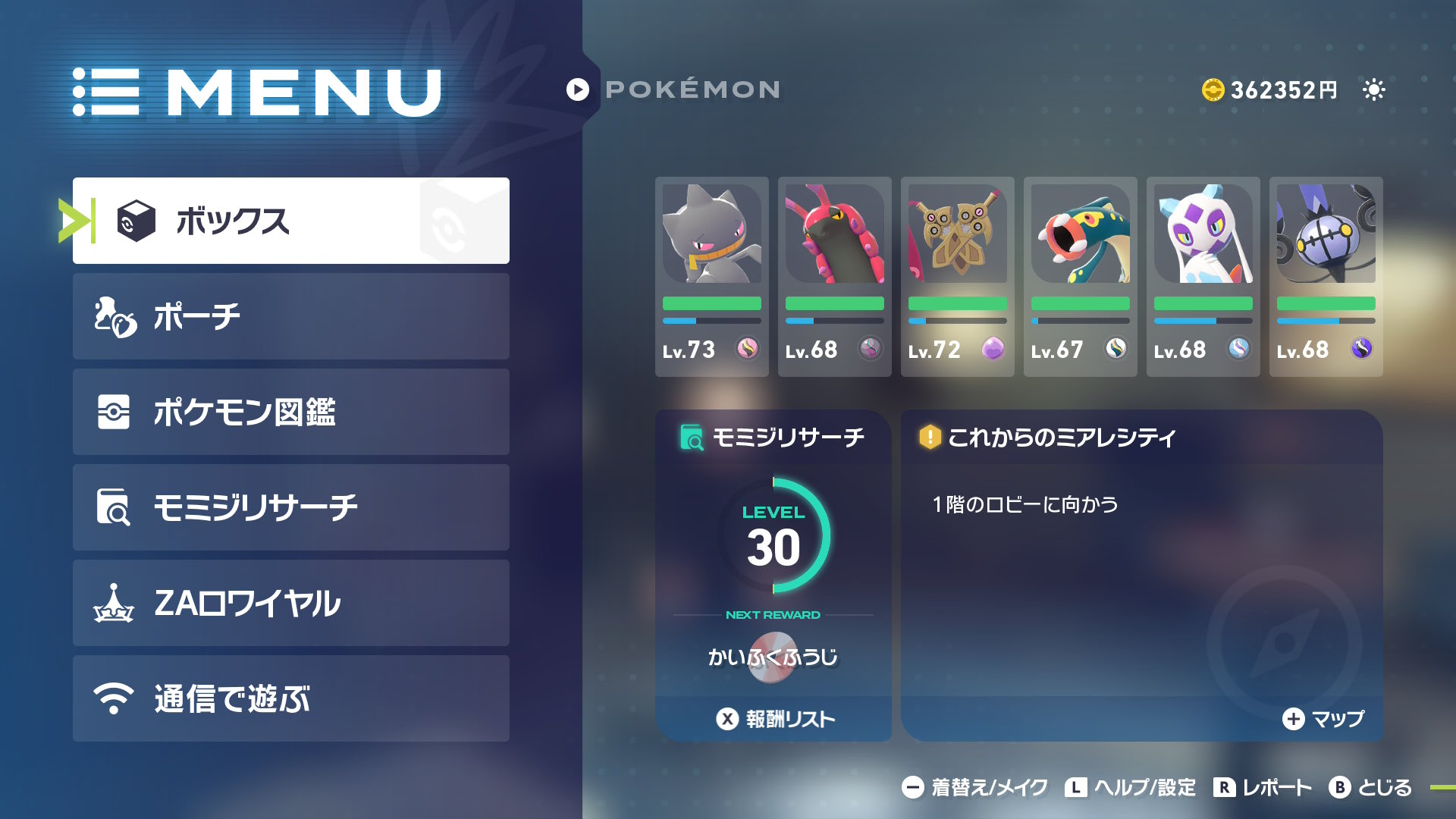
Task: Open the 報酬リスト reward list
Action: pyautogui.click(x=775, y=719)
